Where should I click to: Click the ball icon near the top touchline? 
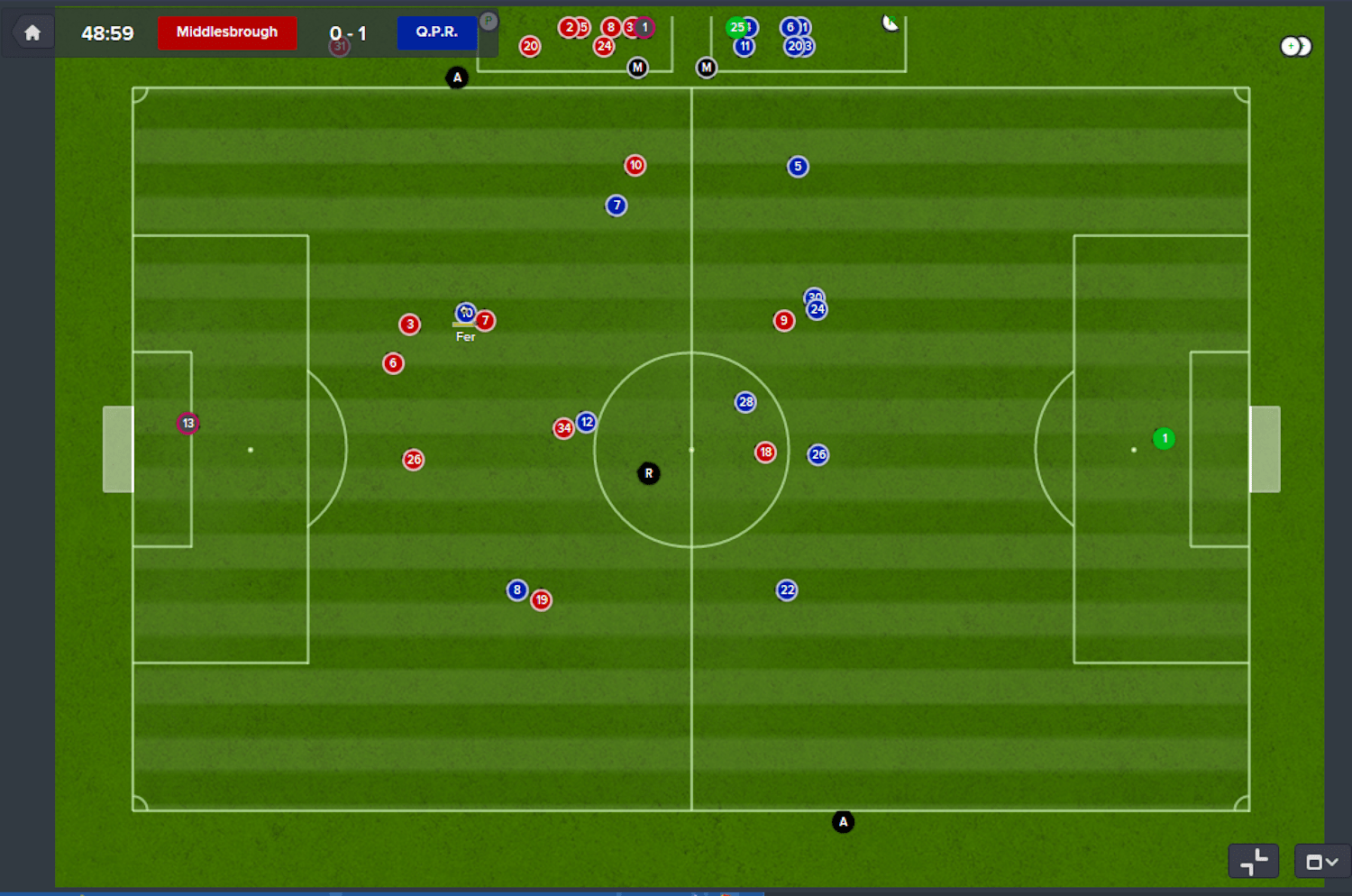[x=891, y=22]
